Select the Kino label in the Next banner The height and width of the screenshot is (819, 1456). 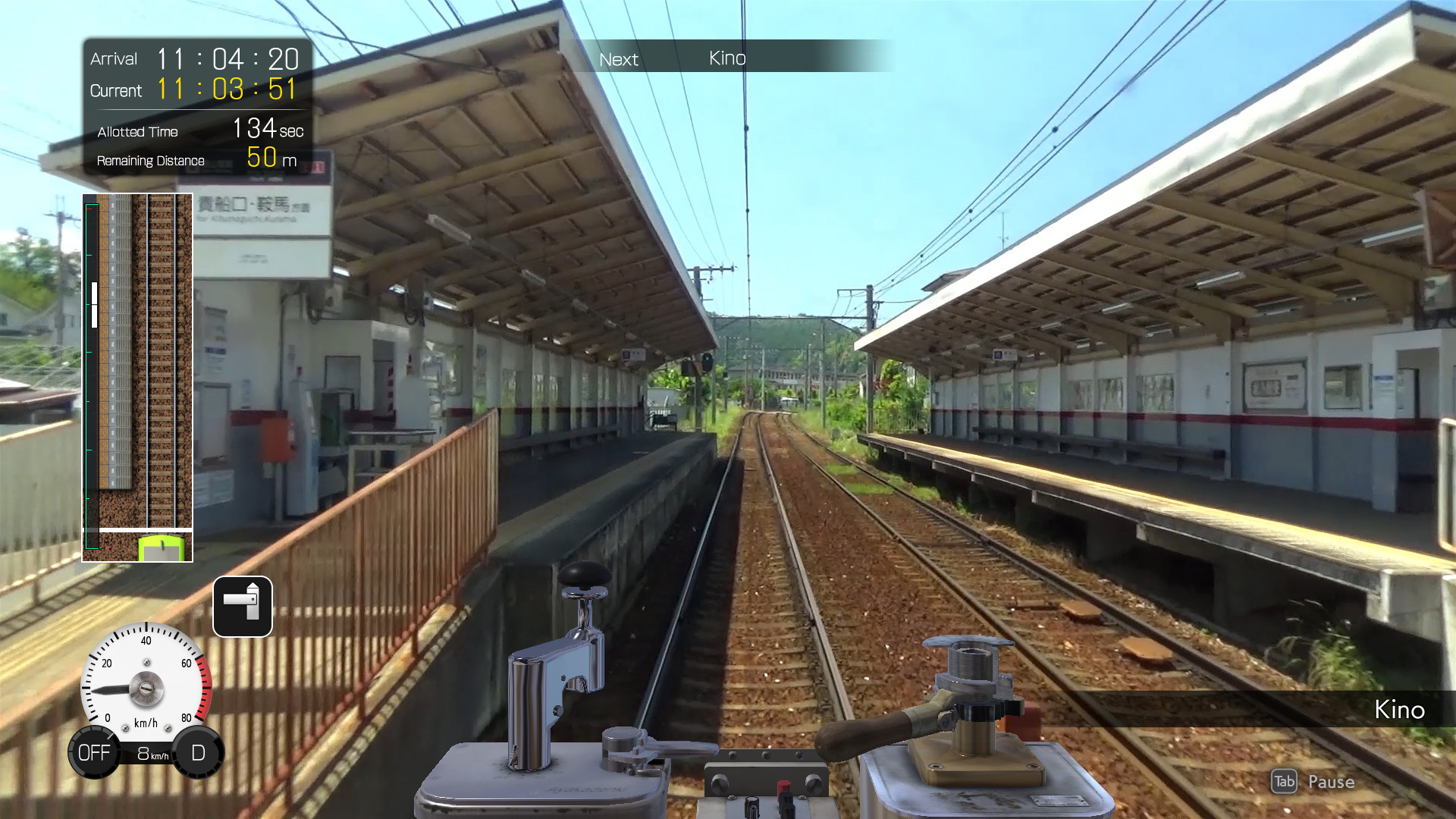click(726, 57)
